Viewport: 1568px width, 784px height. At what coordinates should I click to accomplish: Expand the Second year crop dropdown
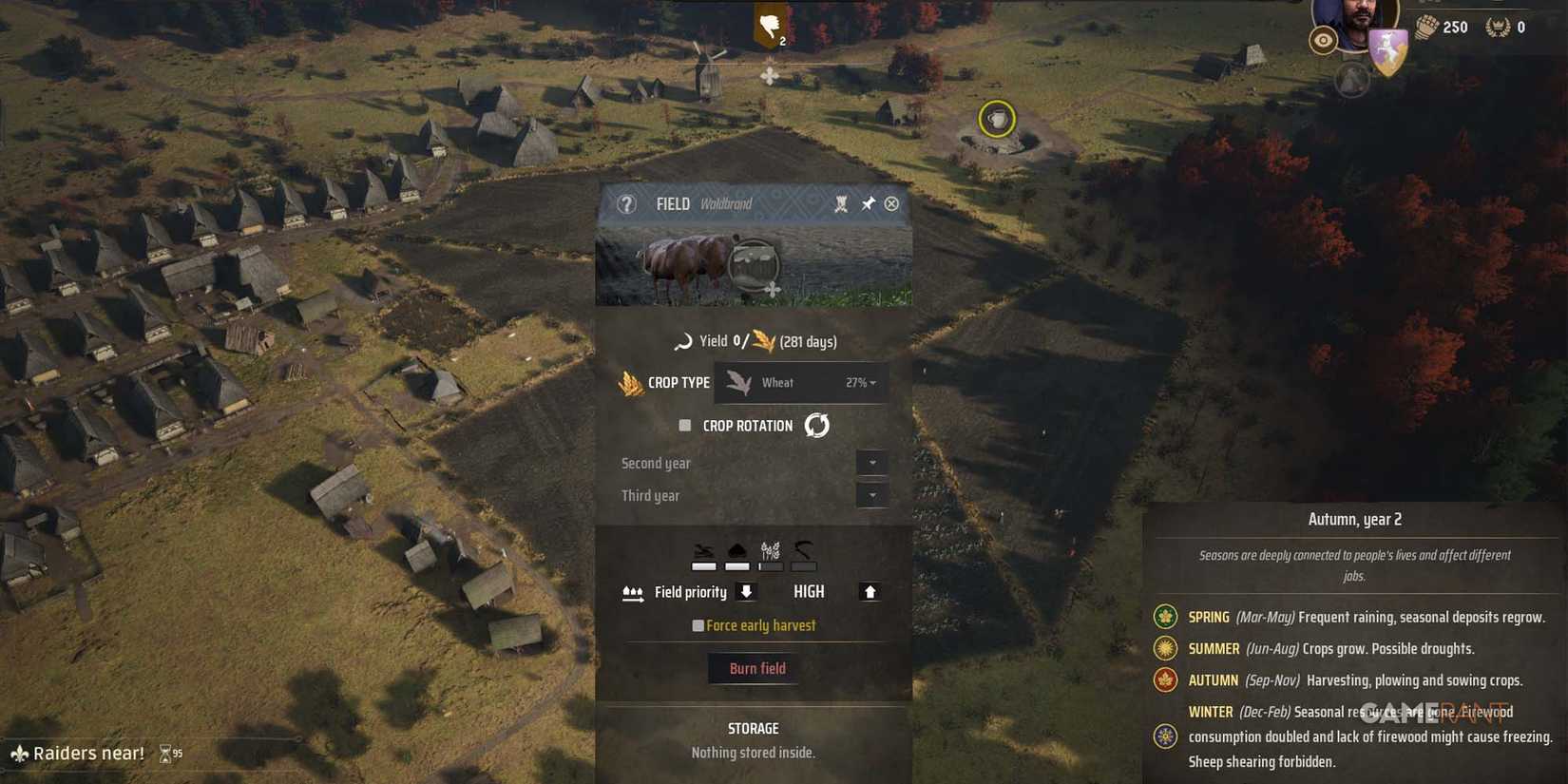tap(871, 463)
